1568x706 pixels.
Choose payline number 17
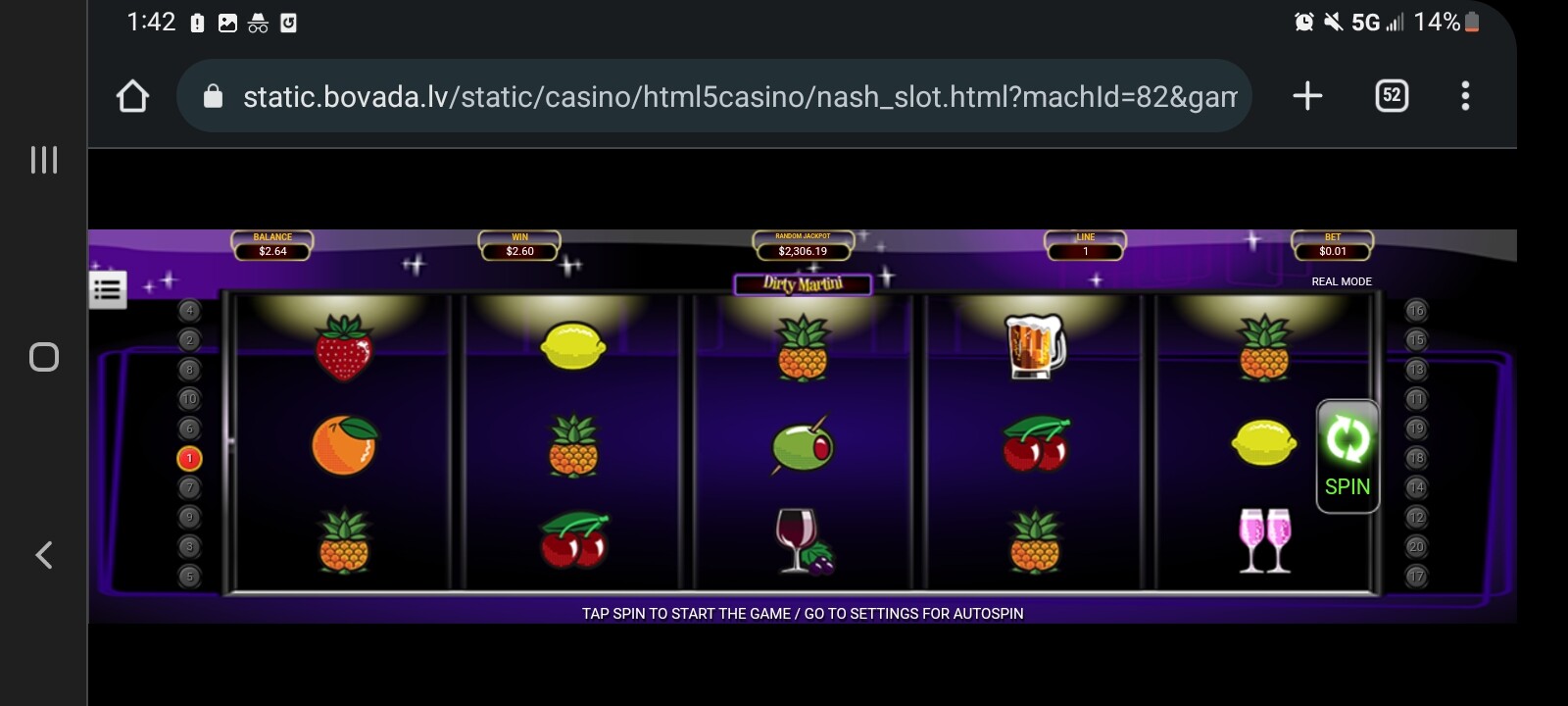[1416, 576]
